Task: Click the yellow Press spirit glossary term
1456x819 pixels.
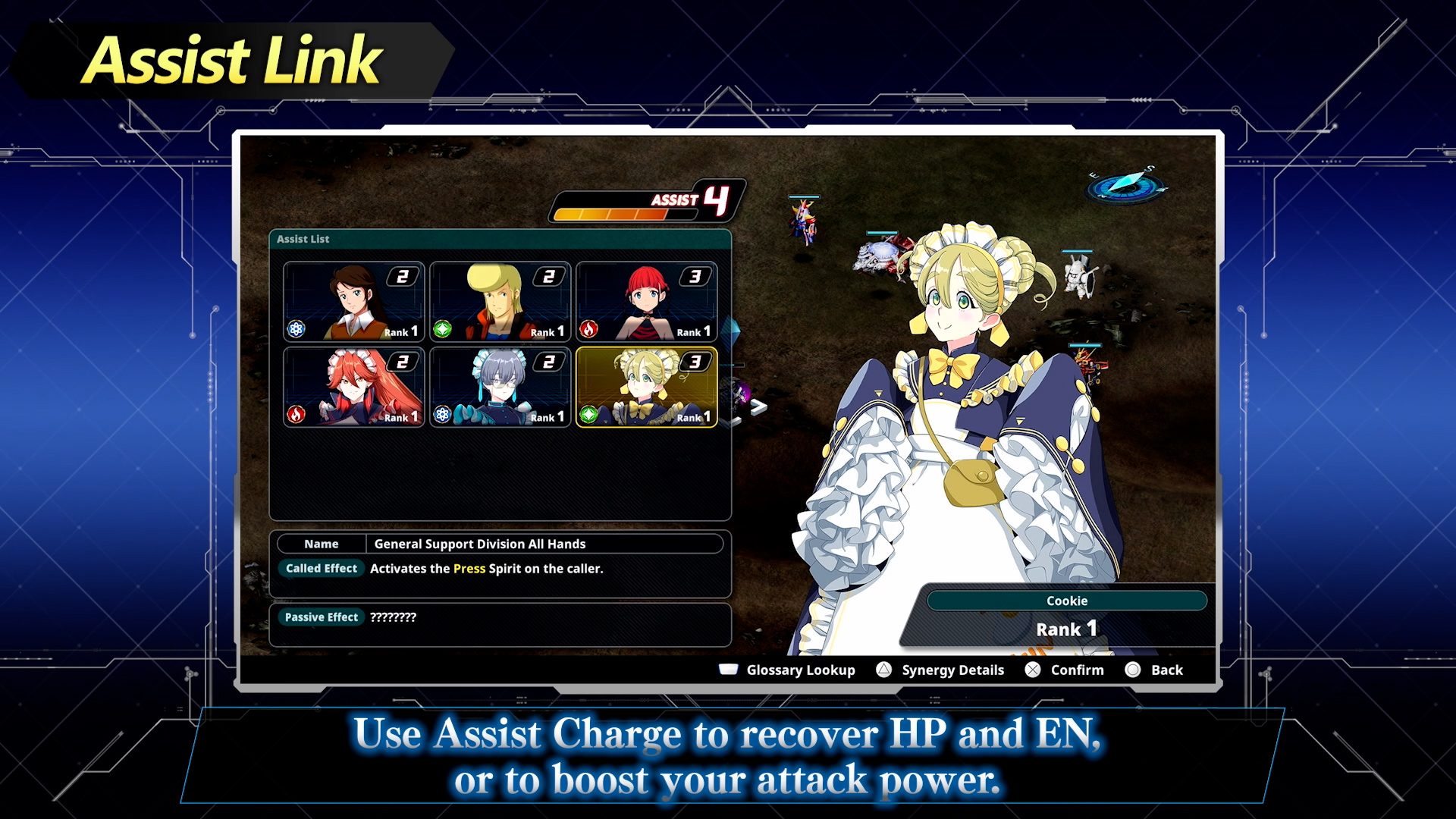Action: click(469, 569)
